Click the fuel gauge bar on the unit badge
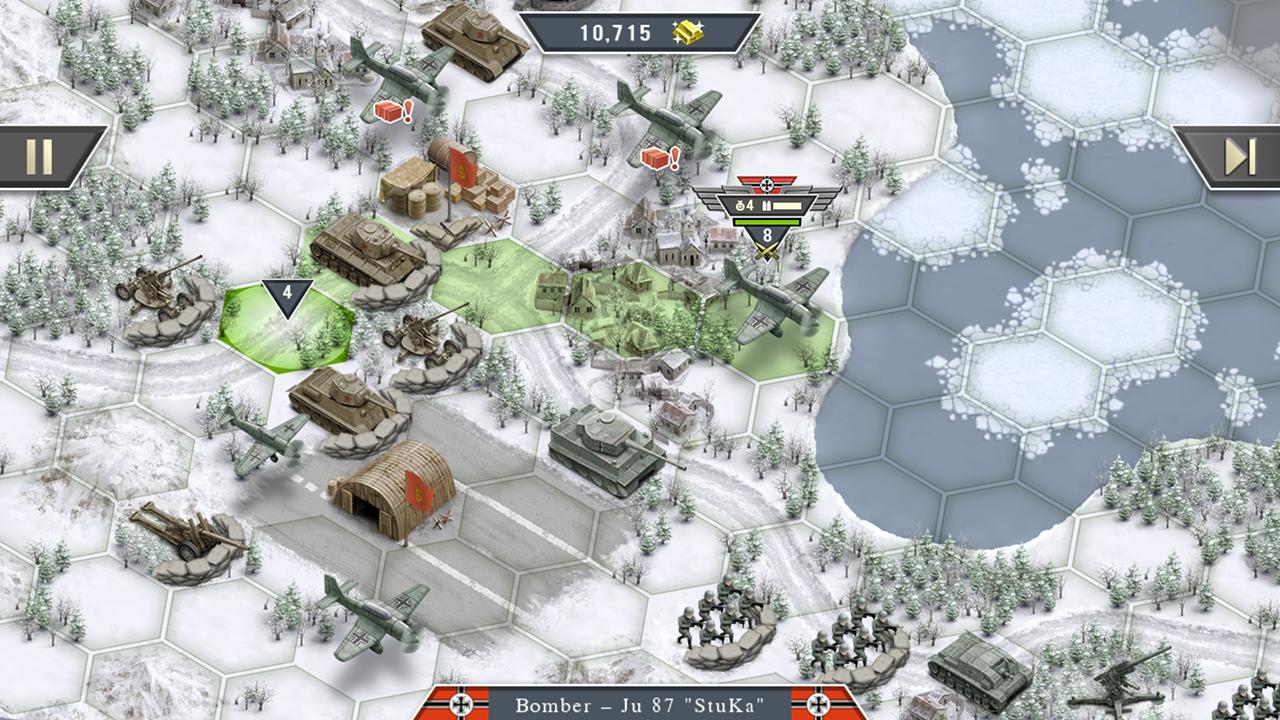The width and height of the screenshot is (1280, 720). 788,207
